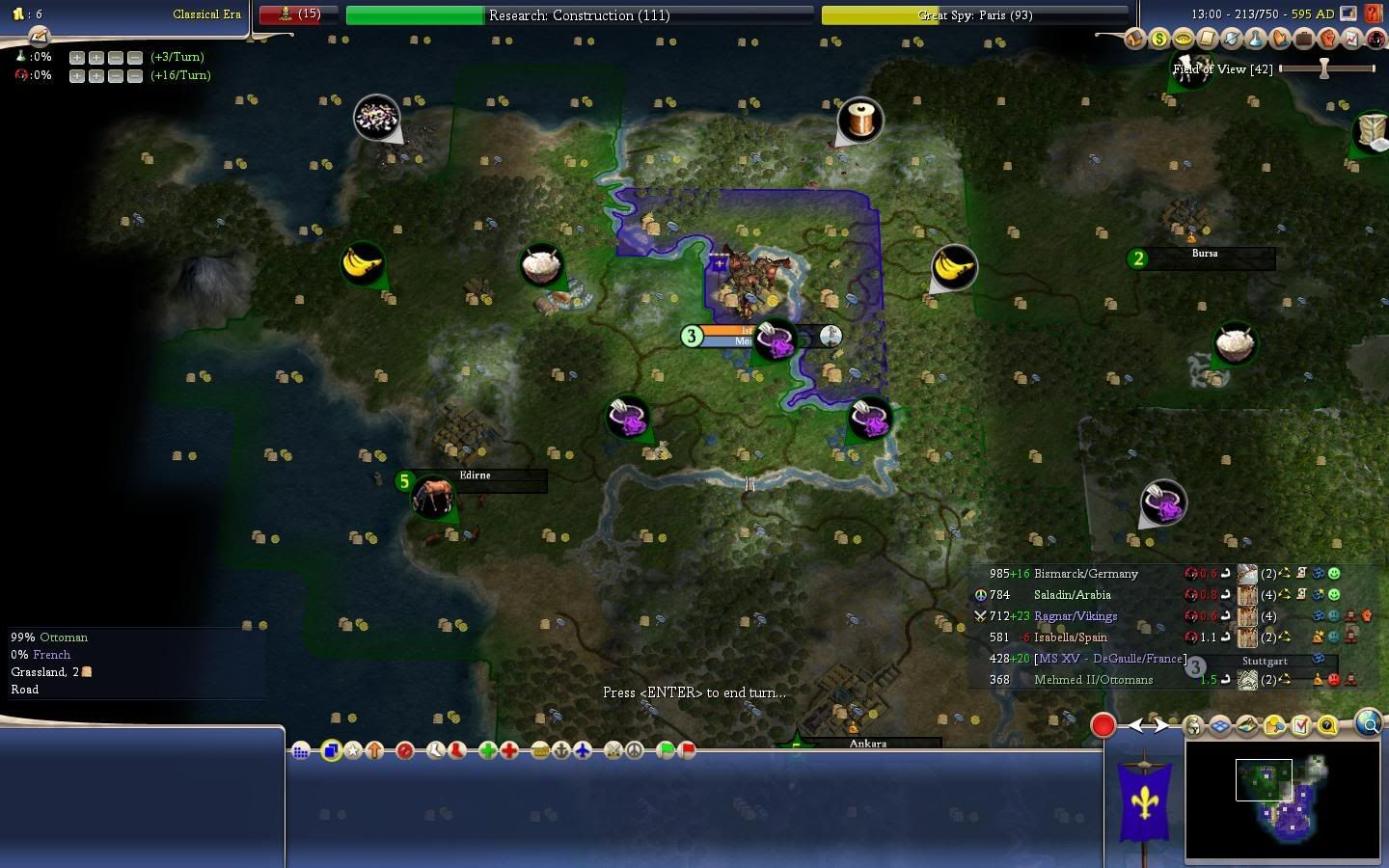The image size is (1389, 868).
Task: Select the green cross heal action
Action: [487, 750]
